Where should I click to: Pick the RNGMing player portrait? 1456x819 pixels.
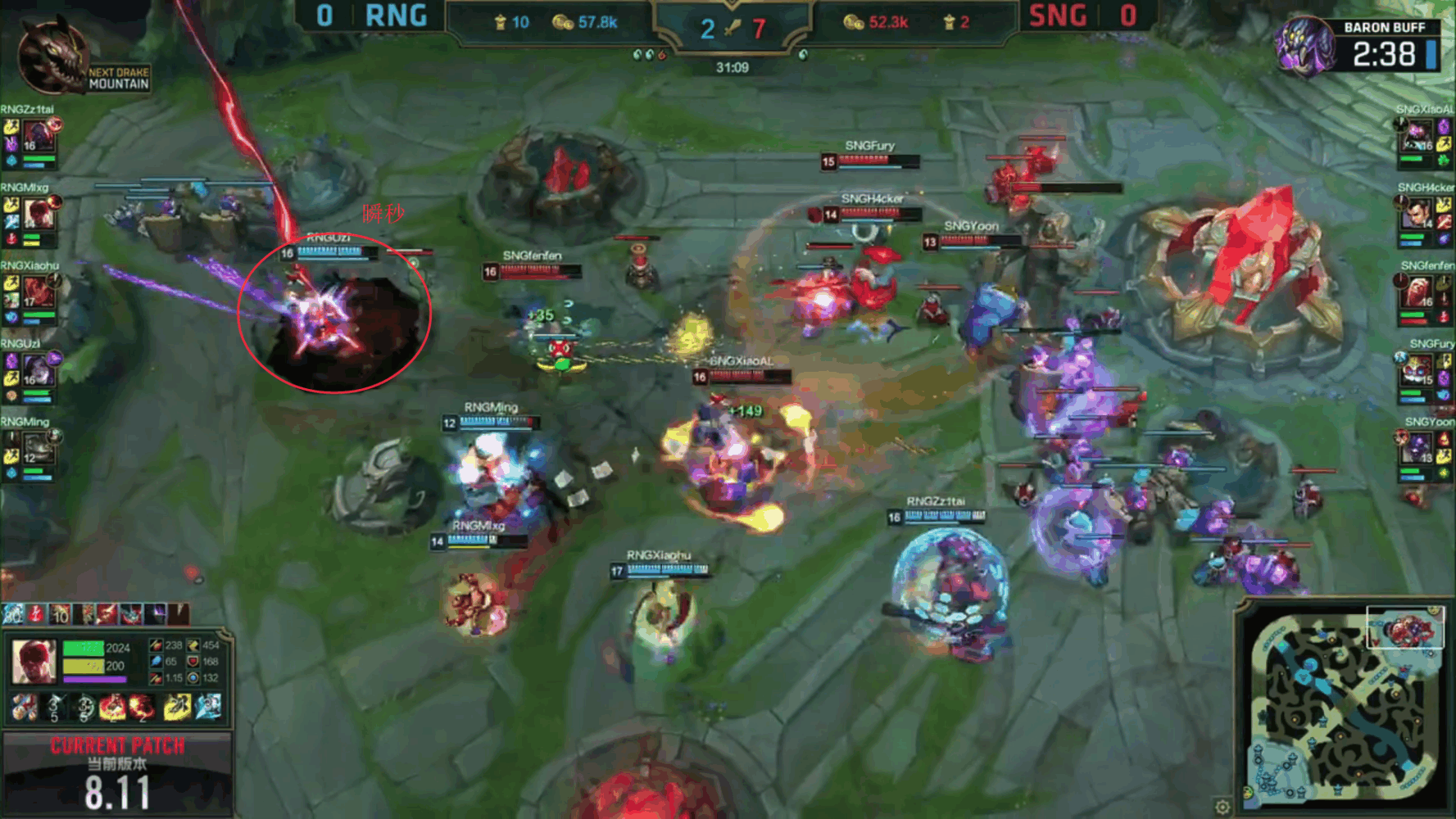(37, 448)
